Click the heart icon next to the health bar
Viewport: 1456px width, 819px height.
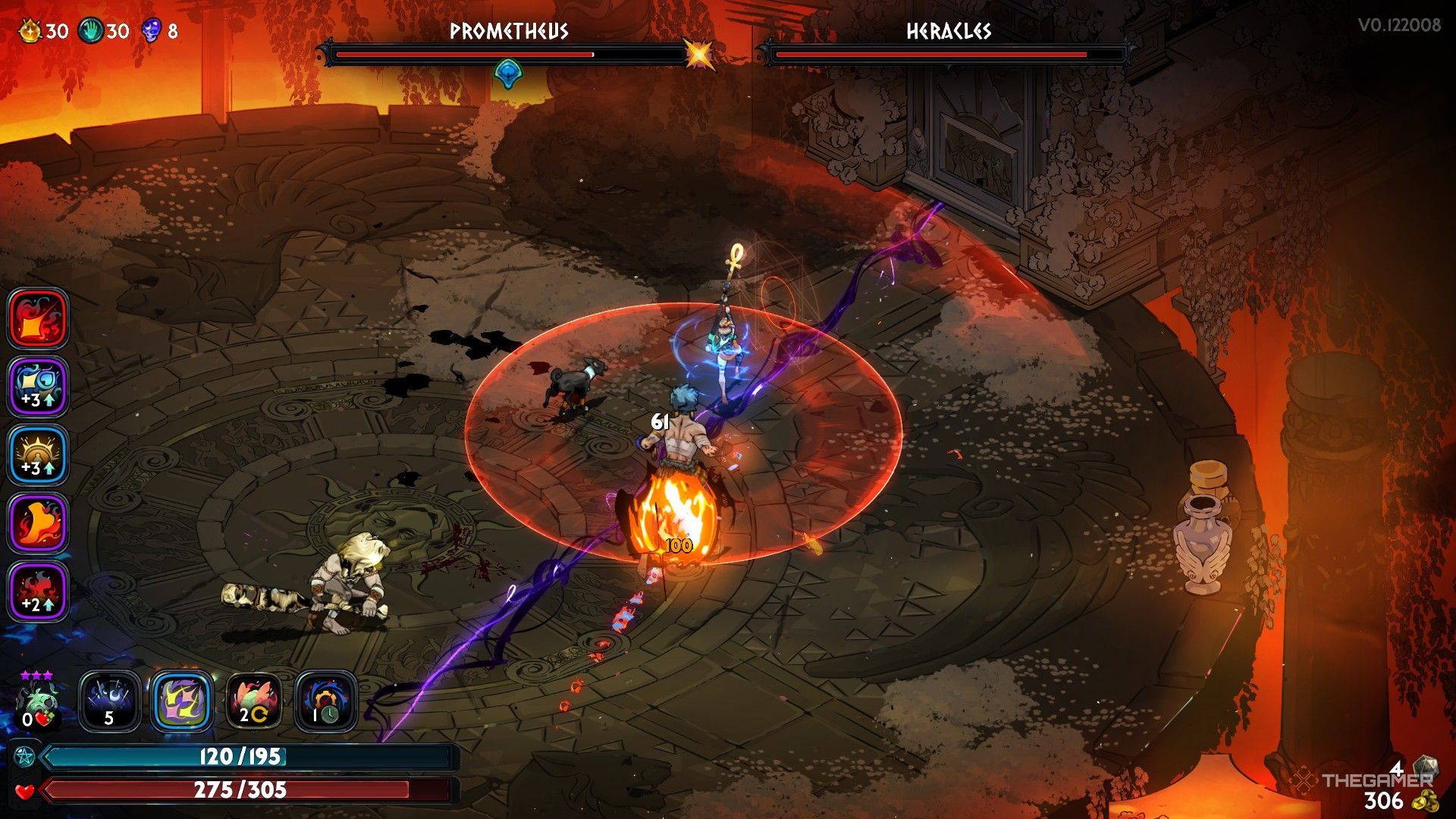(27, 791)
